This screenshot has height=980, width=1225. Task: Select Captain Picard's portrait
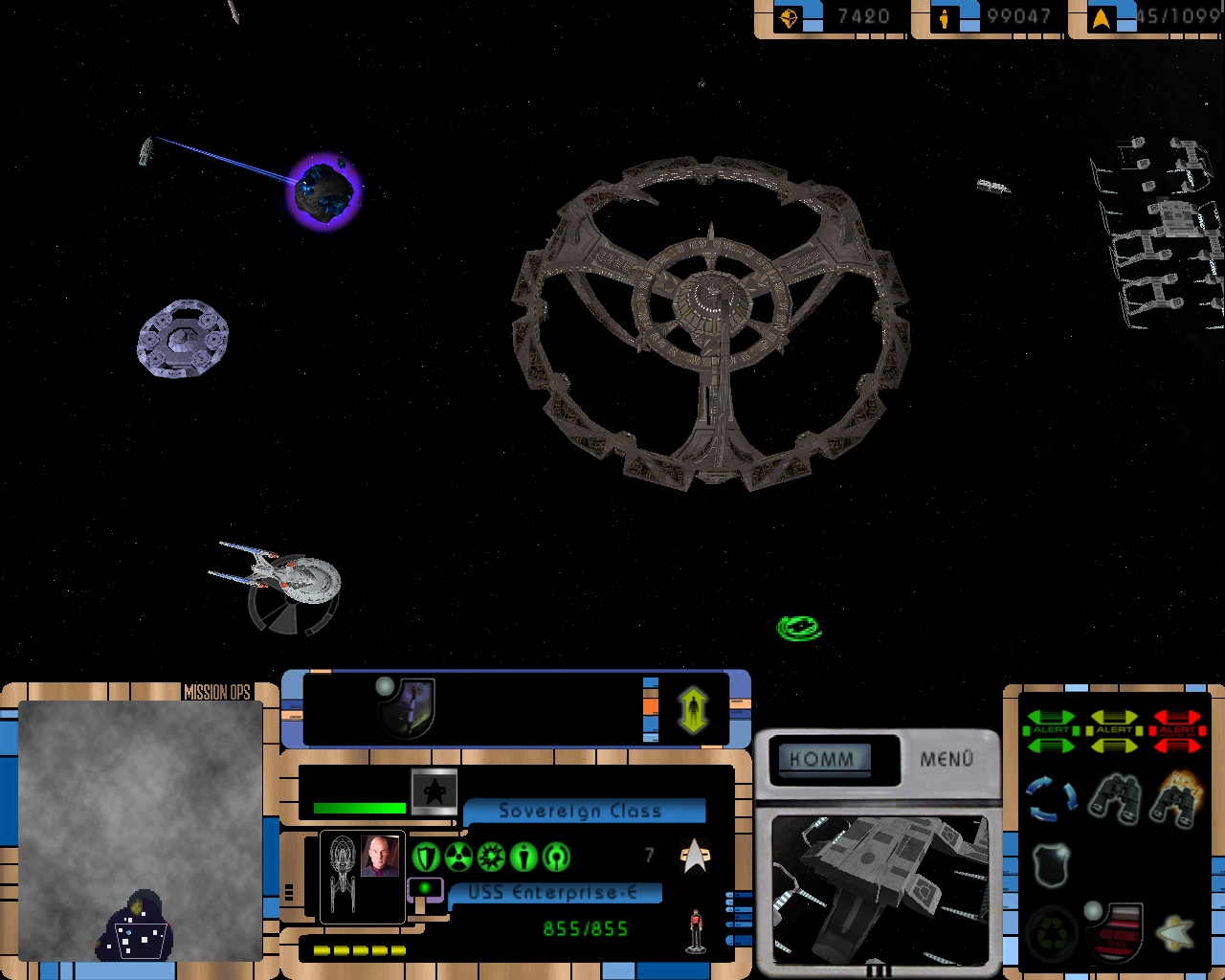click(380, 856)
